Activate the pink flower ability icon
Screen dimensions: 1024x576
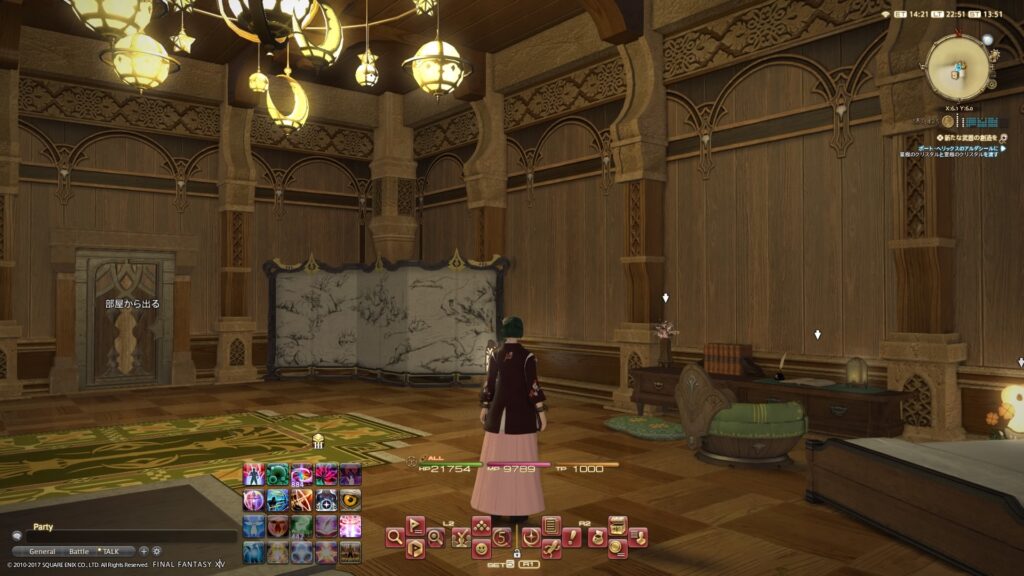click(x=326, y=475)
